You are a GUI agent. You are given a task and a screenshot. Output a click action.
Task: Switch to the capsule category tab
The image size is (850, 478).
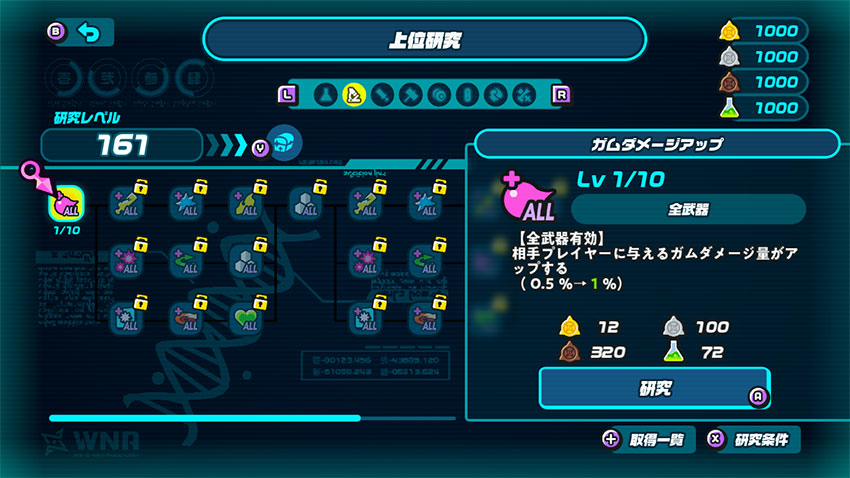466,94
